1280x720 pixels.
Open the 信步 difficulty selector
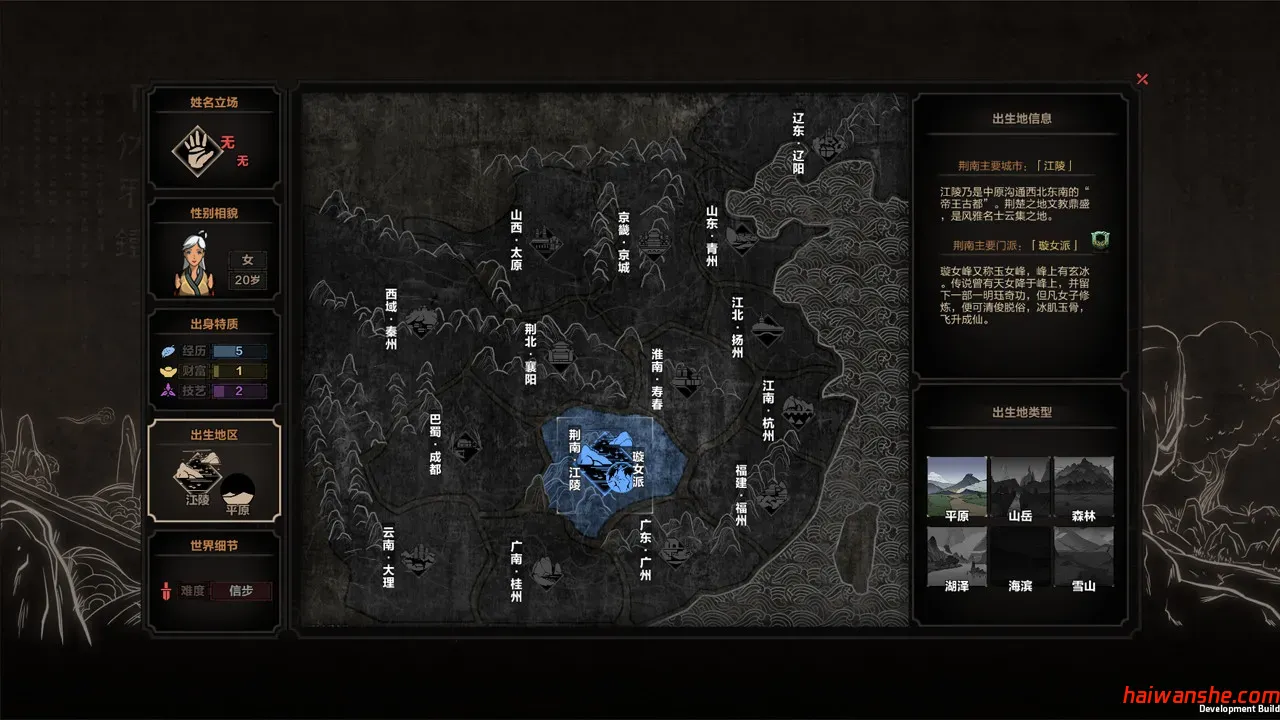click(x=241, y=591)
